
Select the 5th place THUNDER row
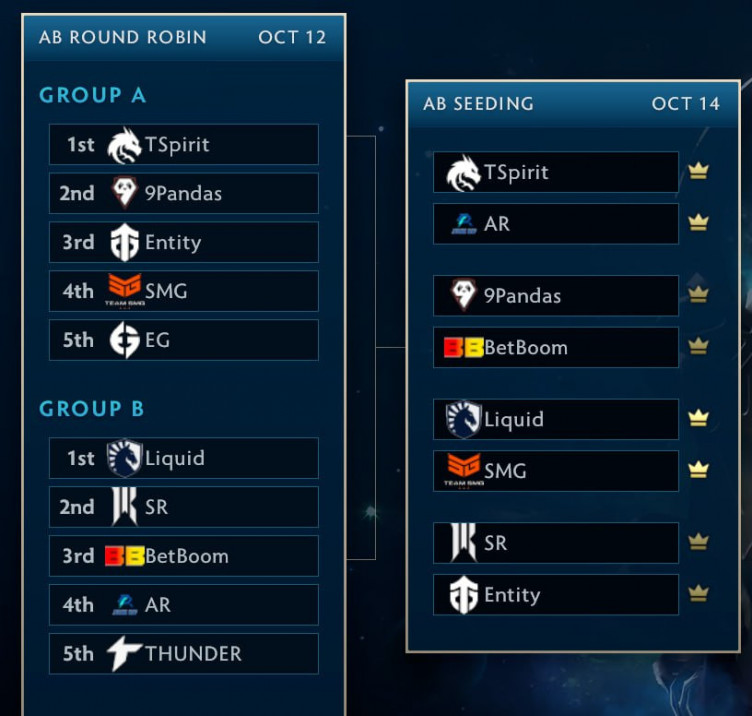point(184,655)
